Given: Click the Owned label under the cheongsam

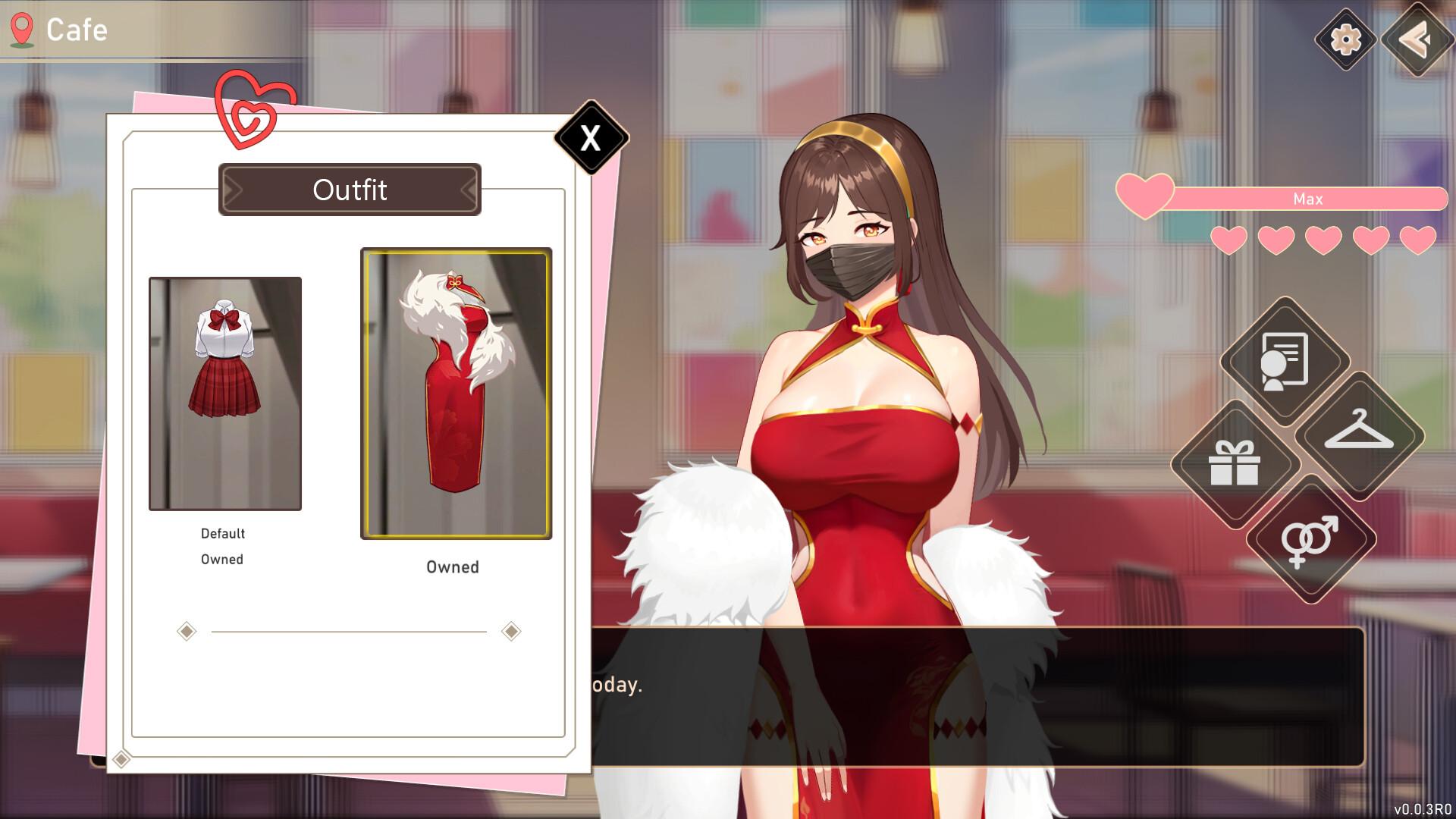Looking at the screenshot, I should point(453,566).
